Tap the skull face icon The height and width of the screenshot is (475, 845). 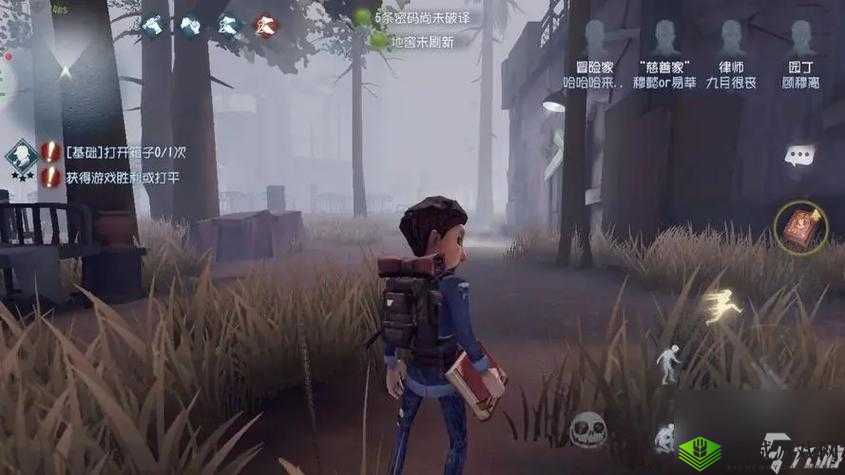click(x=586, y=431)
